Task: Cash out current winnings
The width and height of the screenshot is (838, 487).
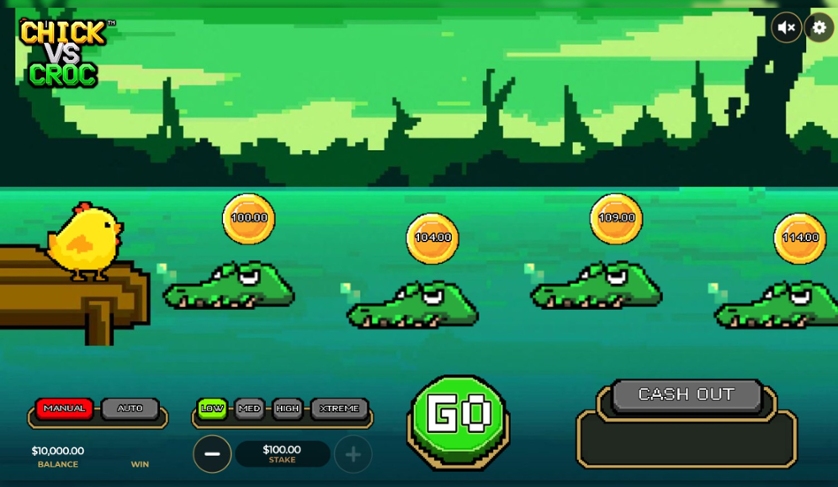Action: pos(686,395)
